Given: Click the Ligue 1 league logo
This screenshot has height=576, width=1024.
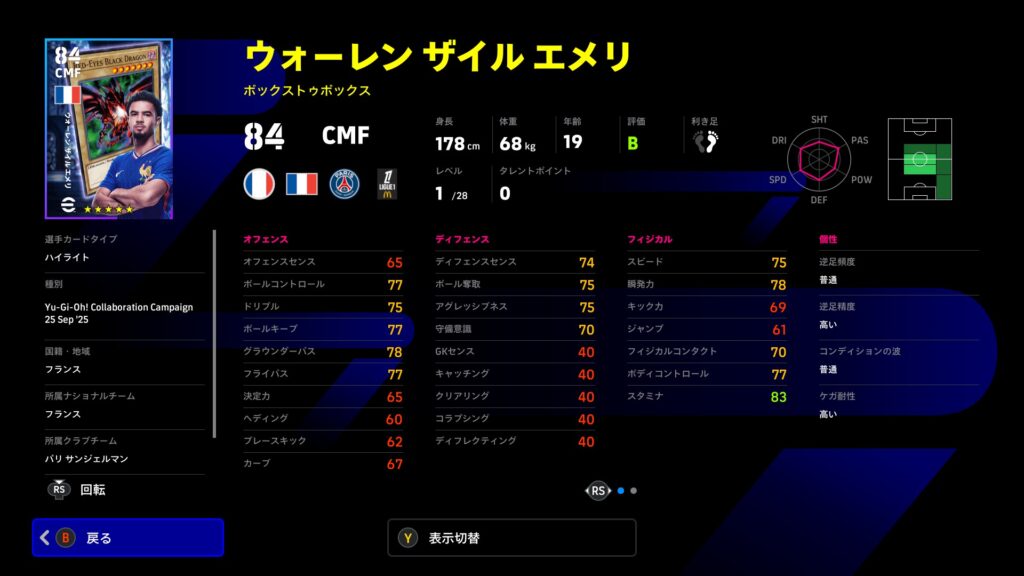Looking at the screenshot, I should (x=386, y=184).
